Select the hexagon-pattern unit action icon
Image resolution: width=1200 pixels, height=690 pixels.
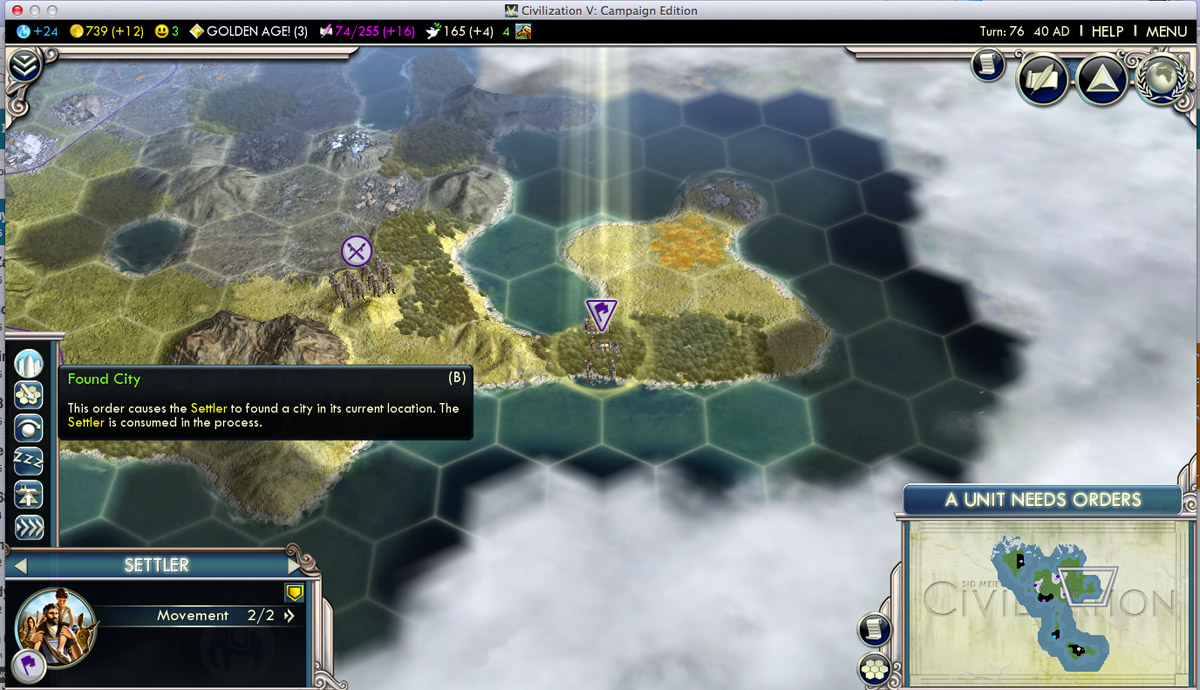[29, 395]
